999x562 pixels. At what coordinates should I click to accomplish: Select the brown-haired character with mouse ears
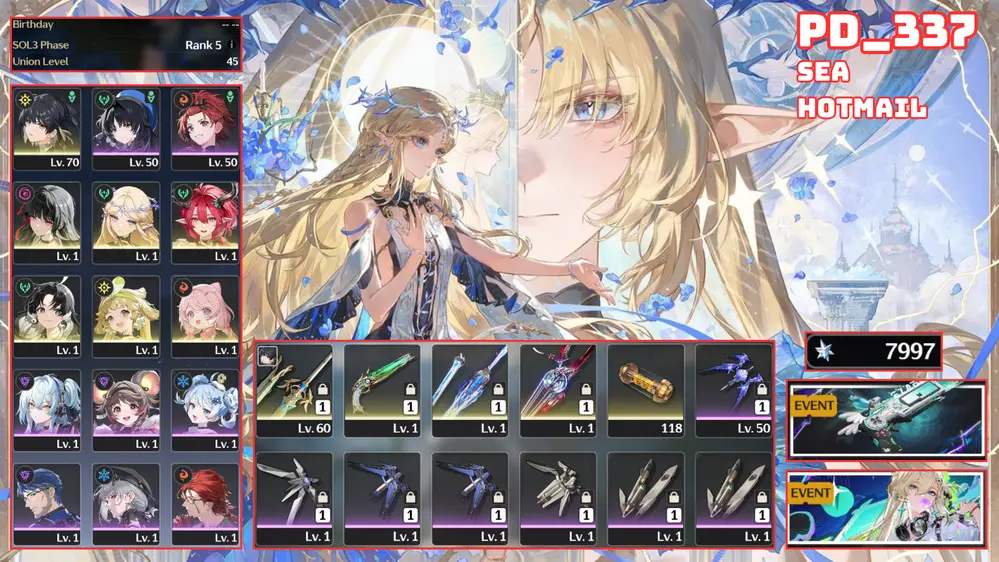point(126,410)
